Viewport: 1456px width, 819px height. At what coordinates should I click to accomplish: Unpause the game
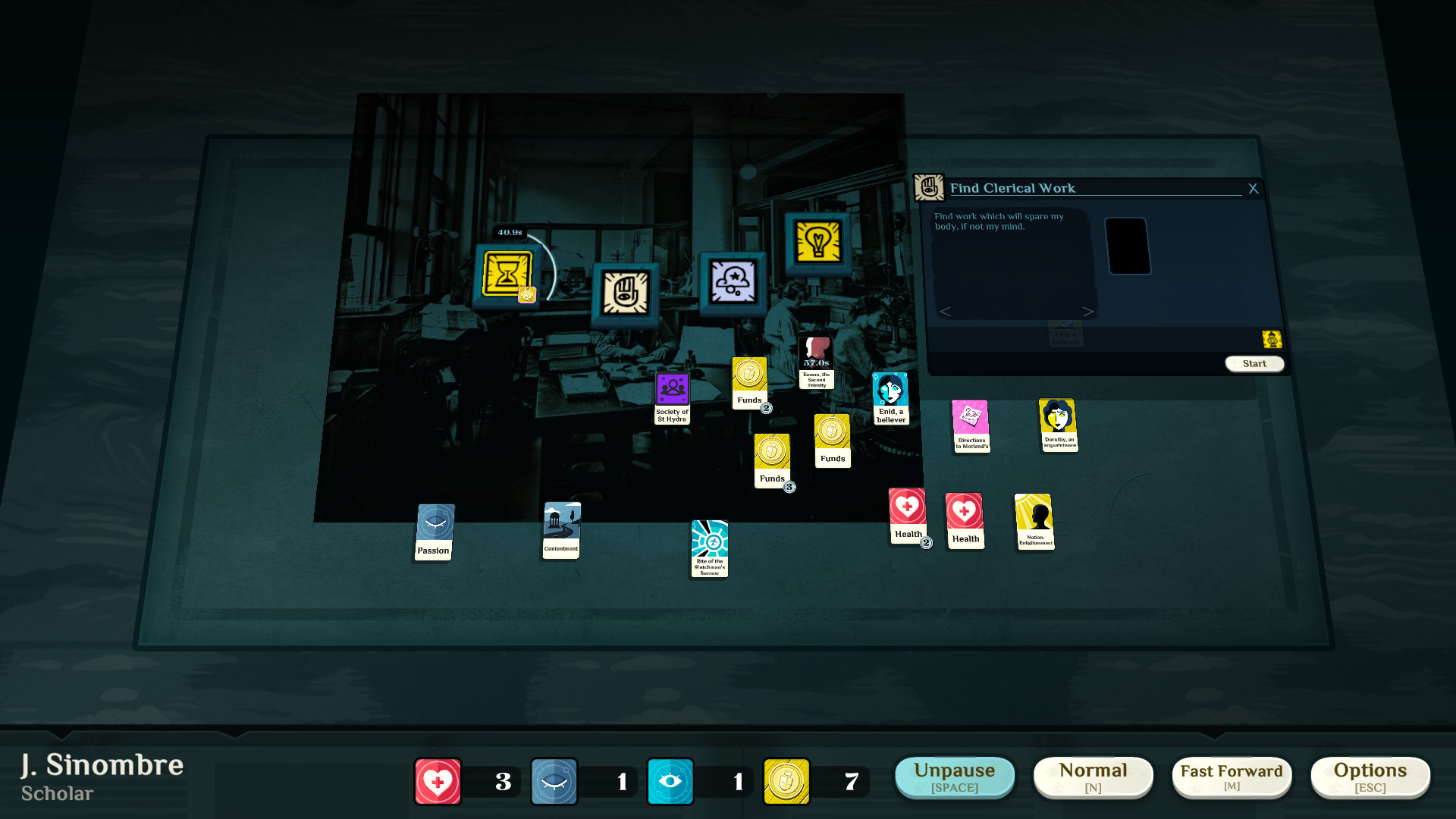point(954,777)
